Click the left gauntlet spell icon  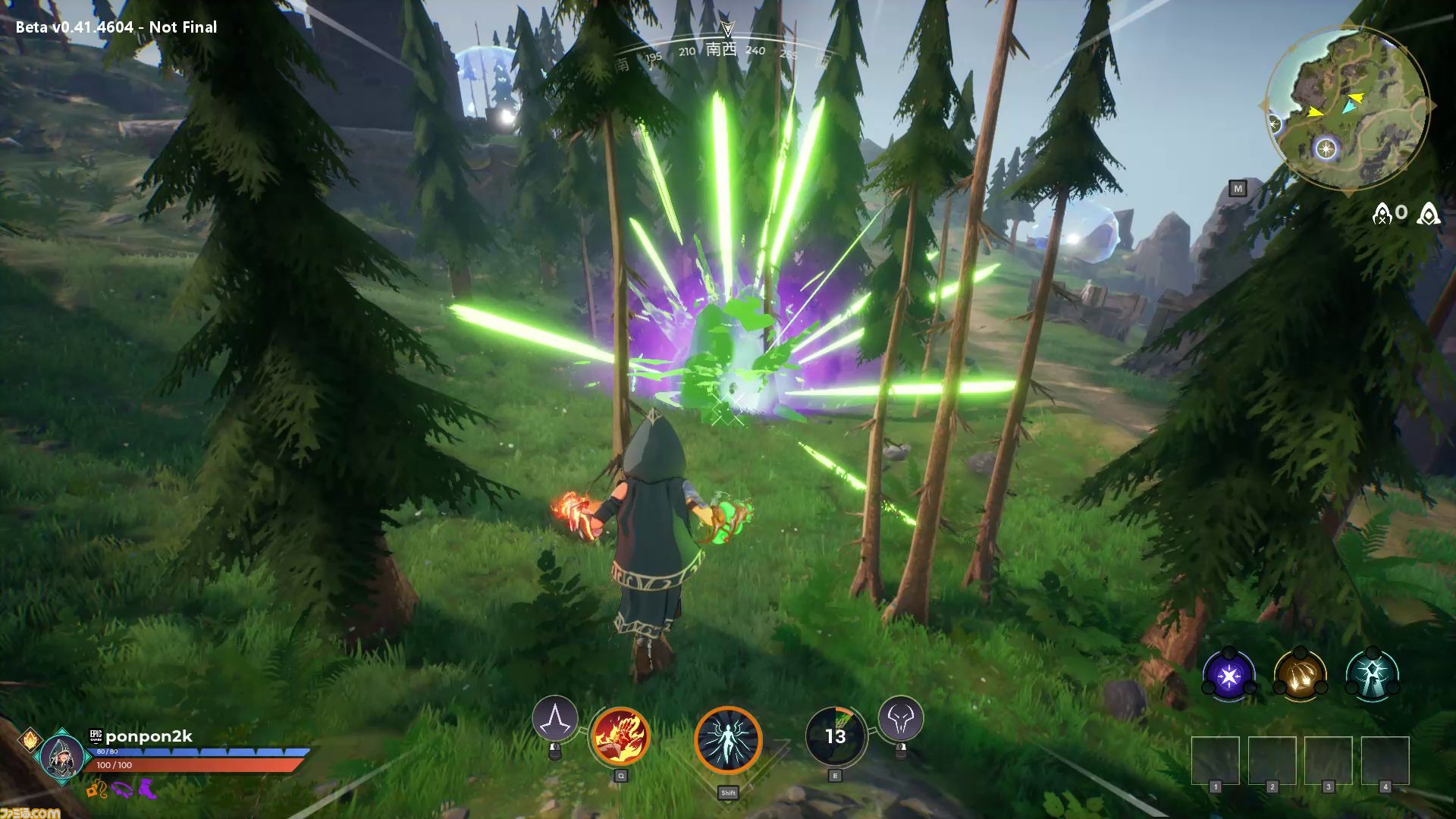(554, 718)
